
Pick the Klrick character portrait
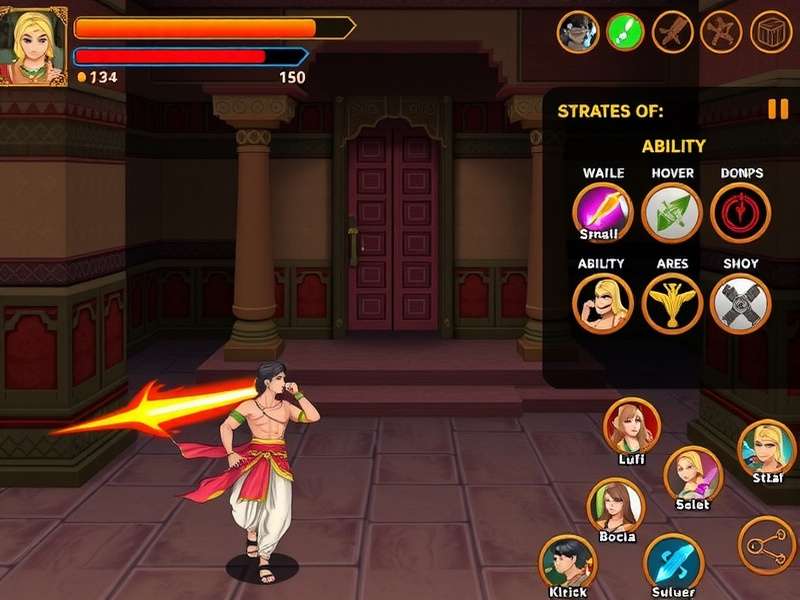click(568, 563)
